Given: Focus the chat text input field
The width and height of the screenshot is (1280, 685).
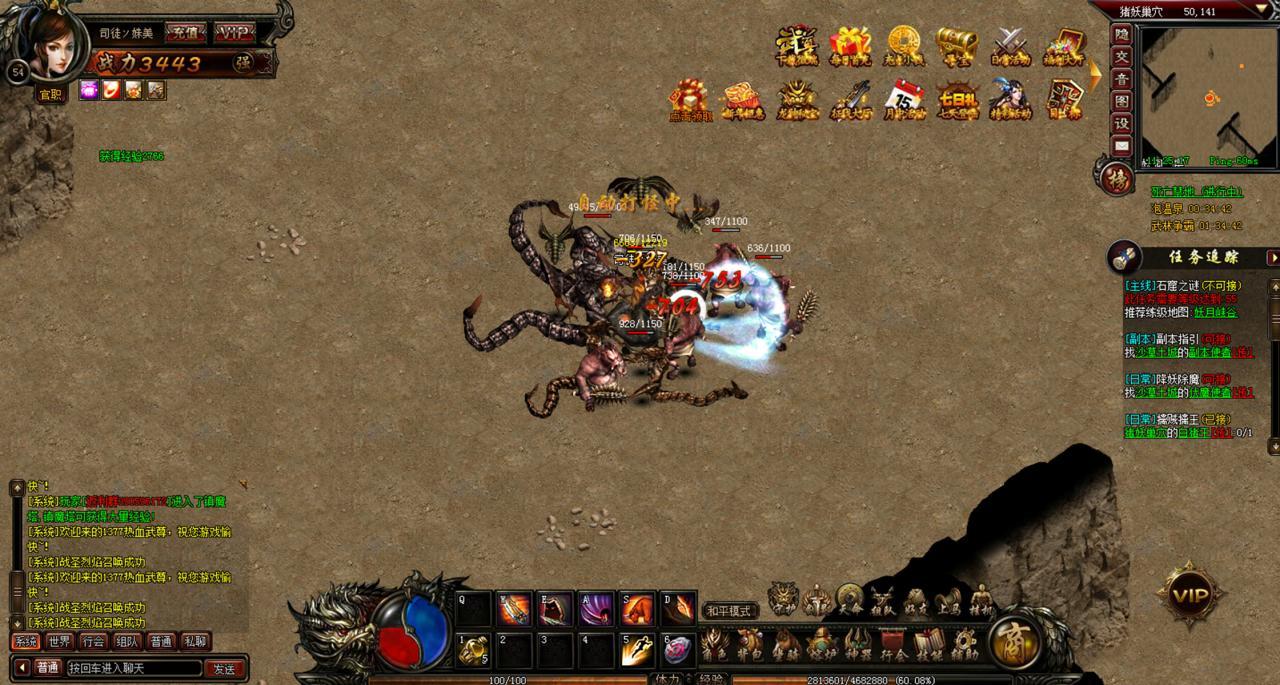Looking at the screenshot, I should point(133,668).
